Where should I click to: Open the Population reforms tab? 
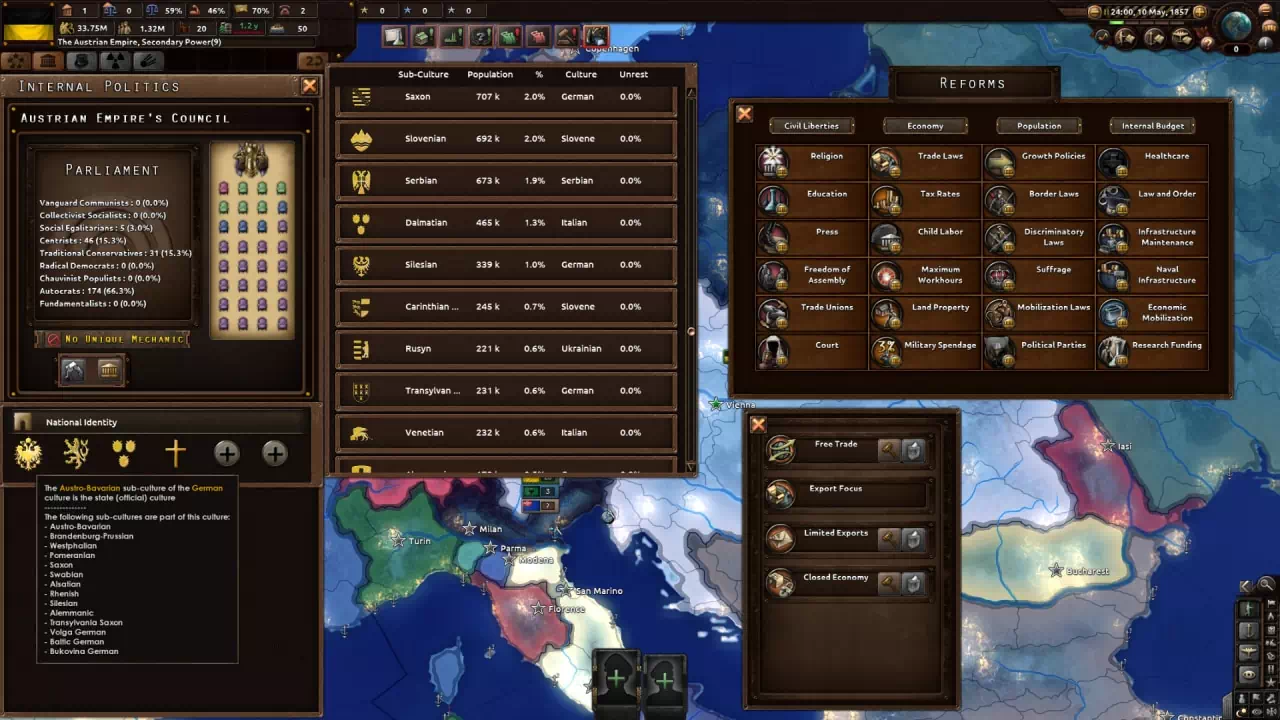click(1039, 126)
